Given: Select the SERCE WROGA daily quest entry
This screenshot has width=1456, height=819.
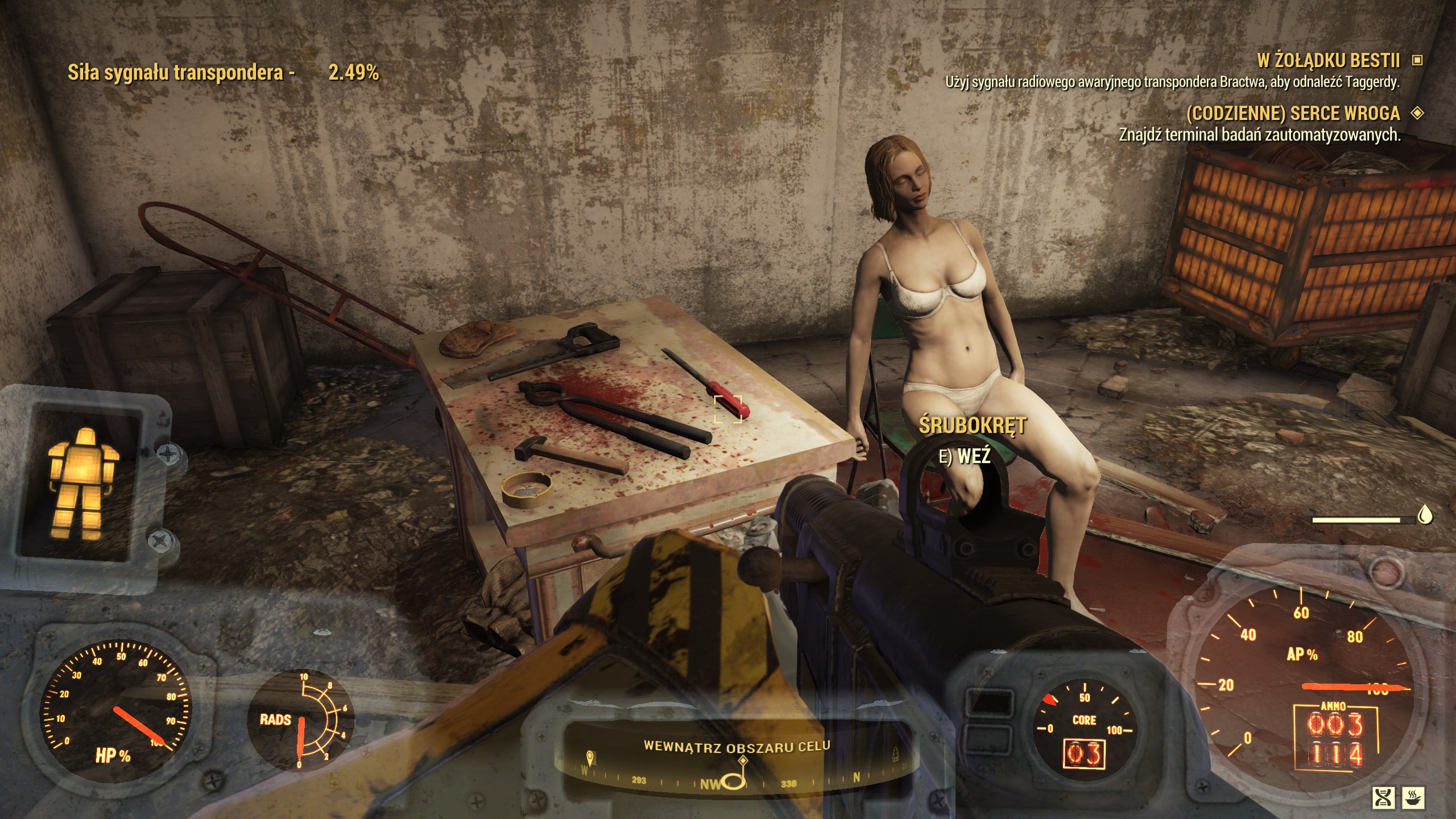Looking at the screenshot, I should pyautogui.click(x=1292, y=114).
